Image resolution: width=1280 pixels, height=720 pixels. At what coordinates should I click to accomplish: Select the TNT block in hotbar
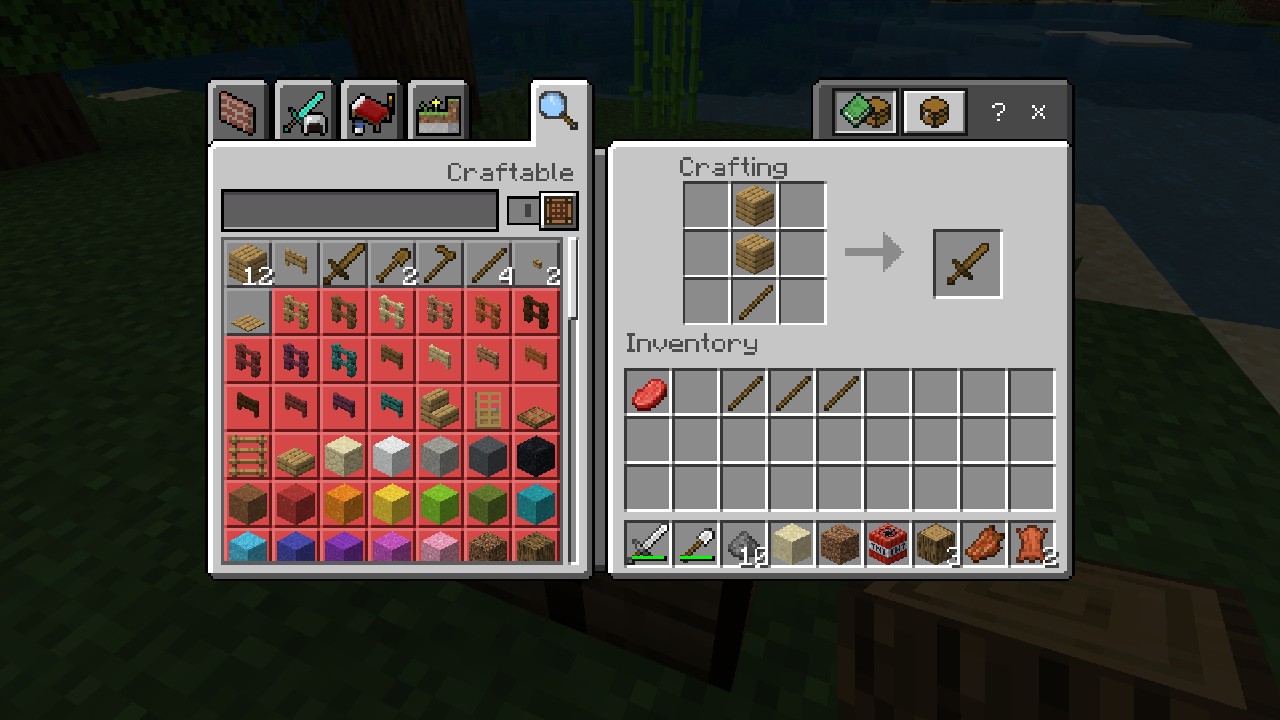(x=887, y=544)
